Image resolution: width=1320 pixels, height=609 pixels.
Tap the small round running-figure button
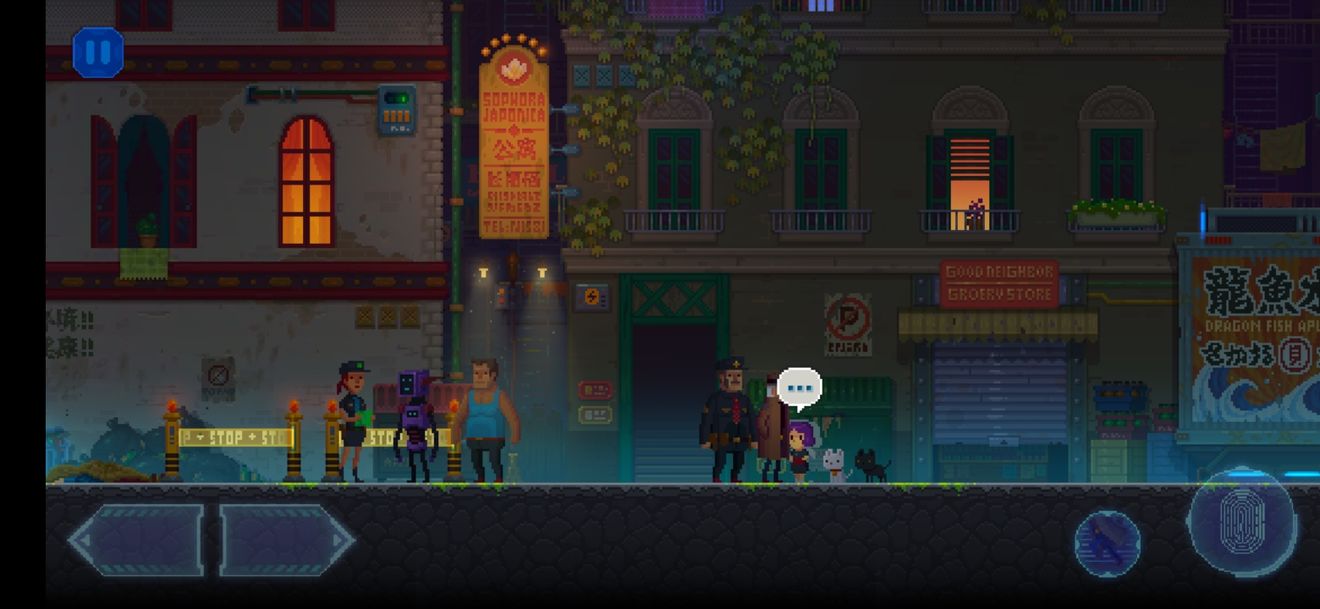(1107, 543)
